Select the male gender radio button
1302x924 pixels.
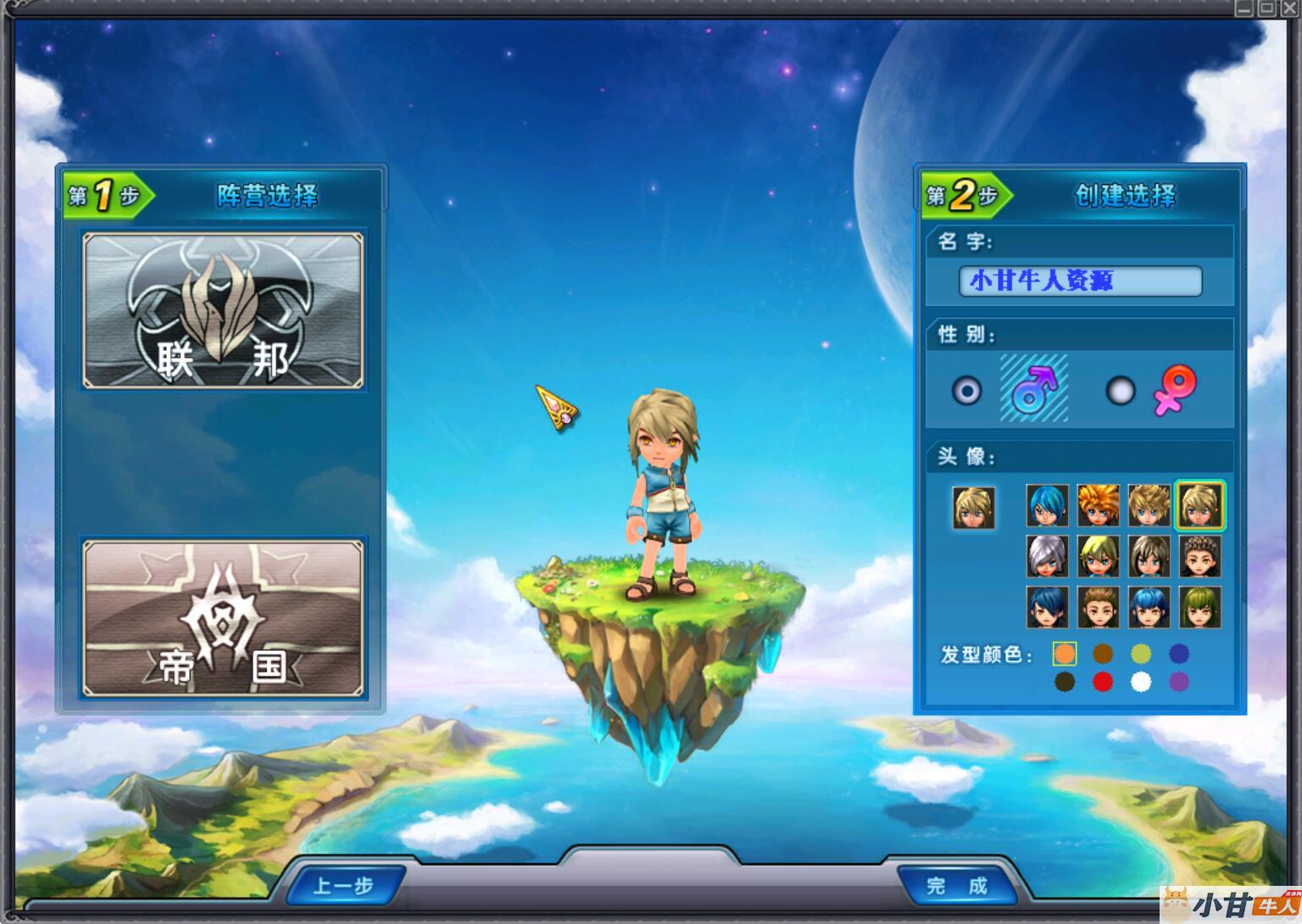[966, 391]
